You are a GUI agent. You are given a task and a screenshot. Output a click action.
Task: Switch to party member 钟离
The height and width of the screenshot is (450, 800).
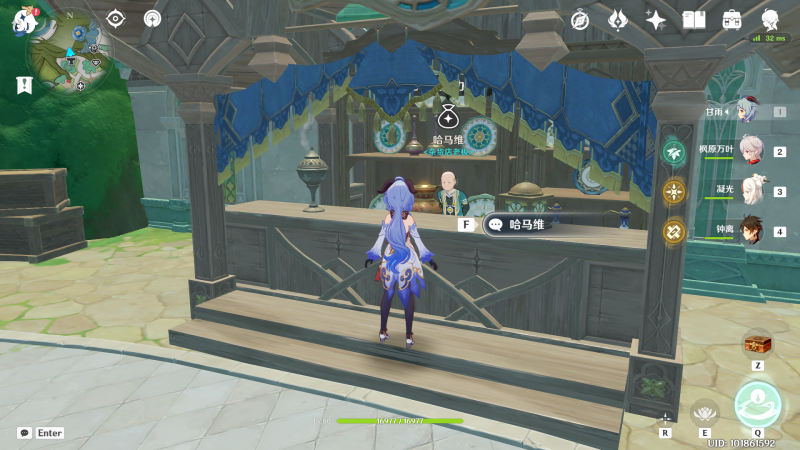(750, 231)
